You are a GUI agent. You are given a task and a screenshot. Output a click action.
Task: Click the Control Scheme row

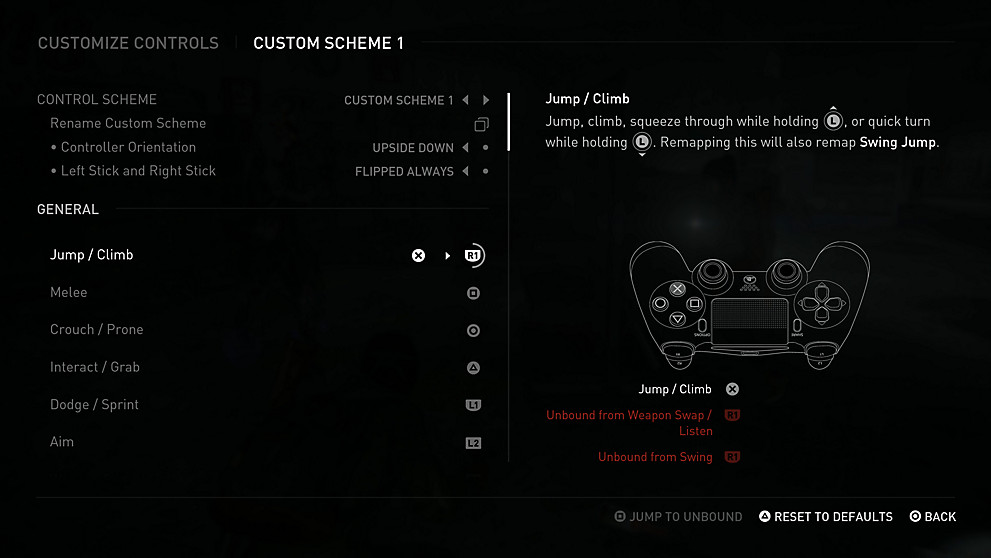coord(97,100)
